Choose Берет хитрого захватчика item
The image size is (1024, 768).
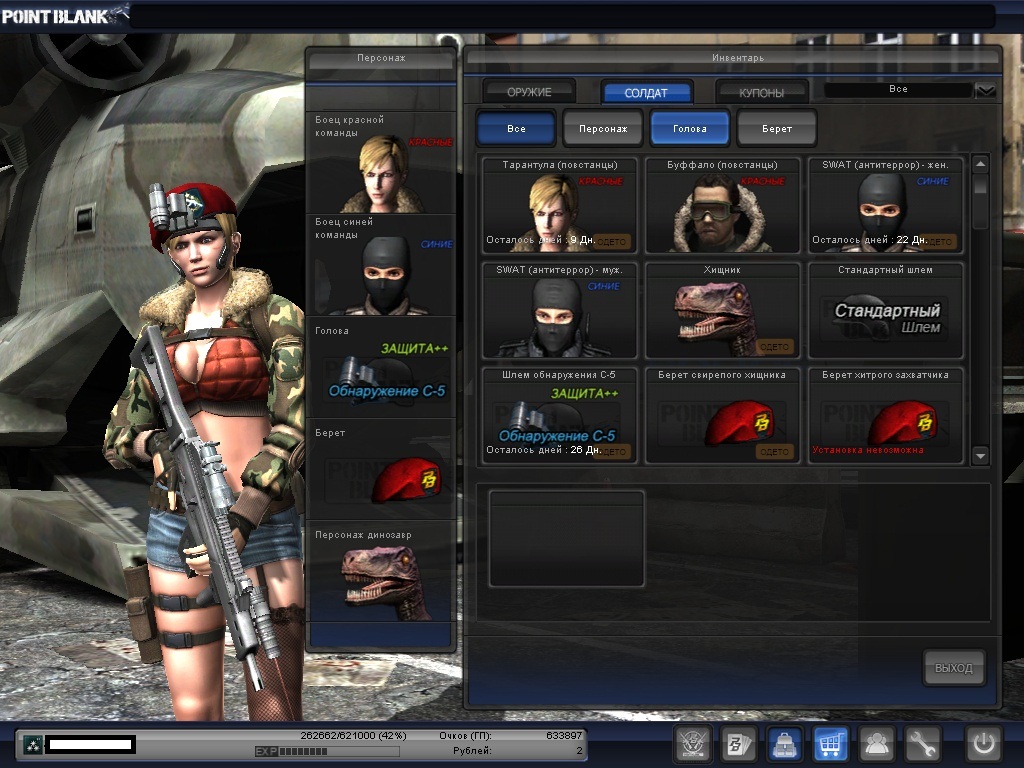coord(886,415)
